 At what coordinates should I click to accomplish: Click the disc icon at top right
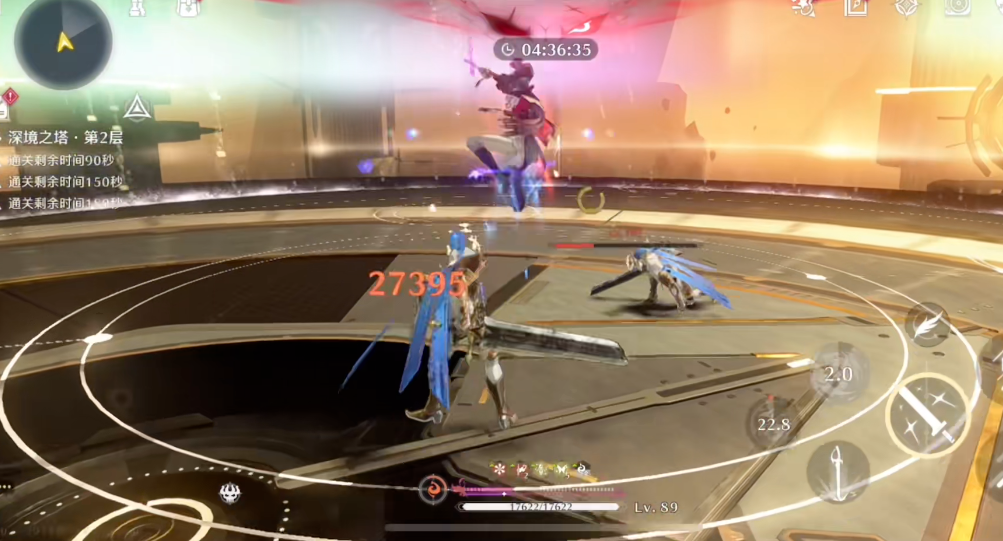point(958,7)
